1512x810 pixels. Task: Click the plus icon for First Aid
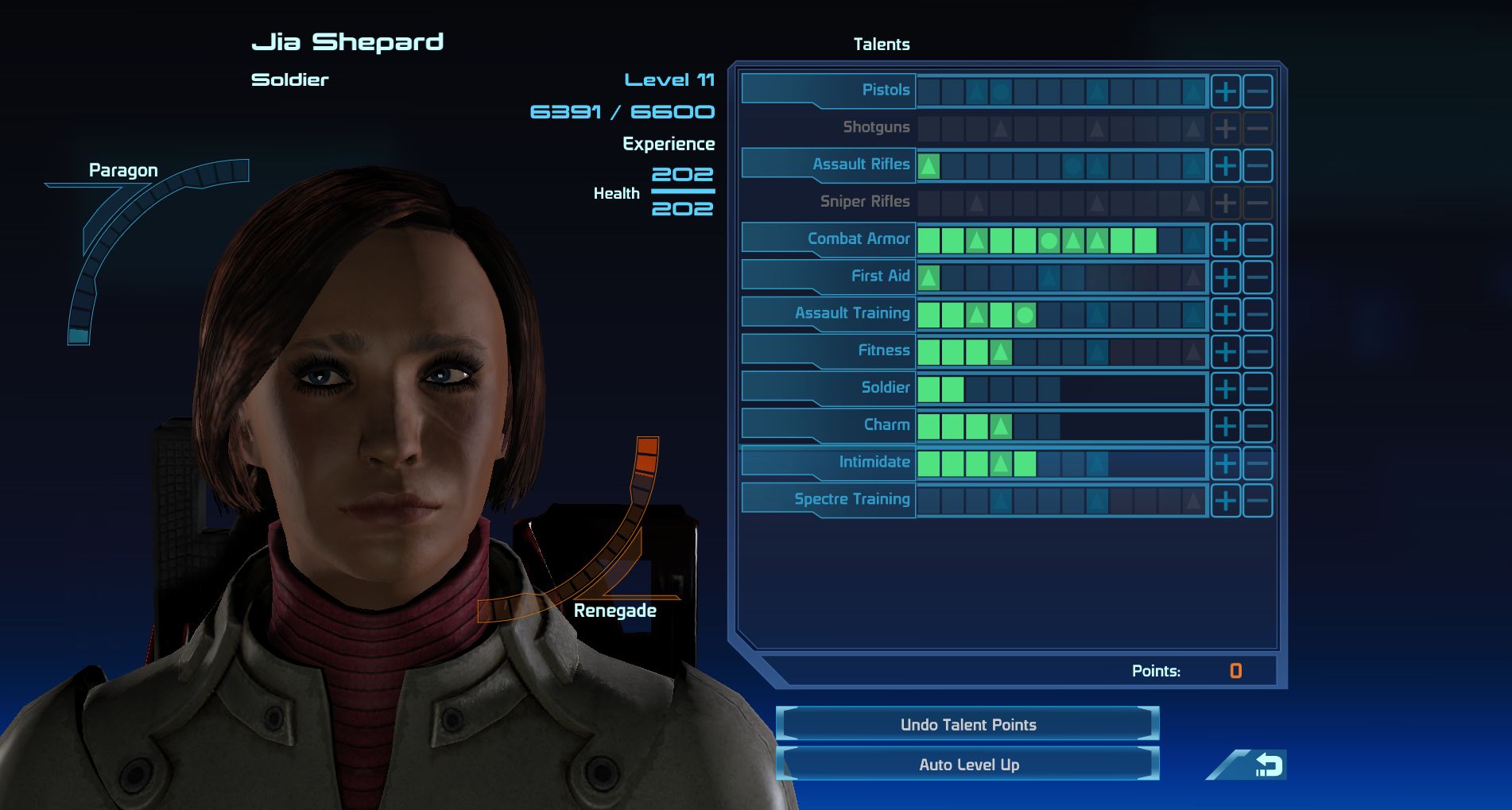(1227, 276)
